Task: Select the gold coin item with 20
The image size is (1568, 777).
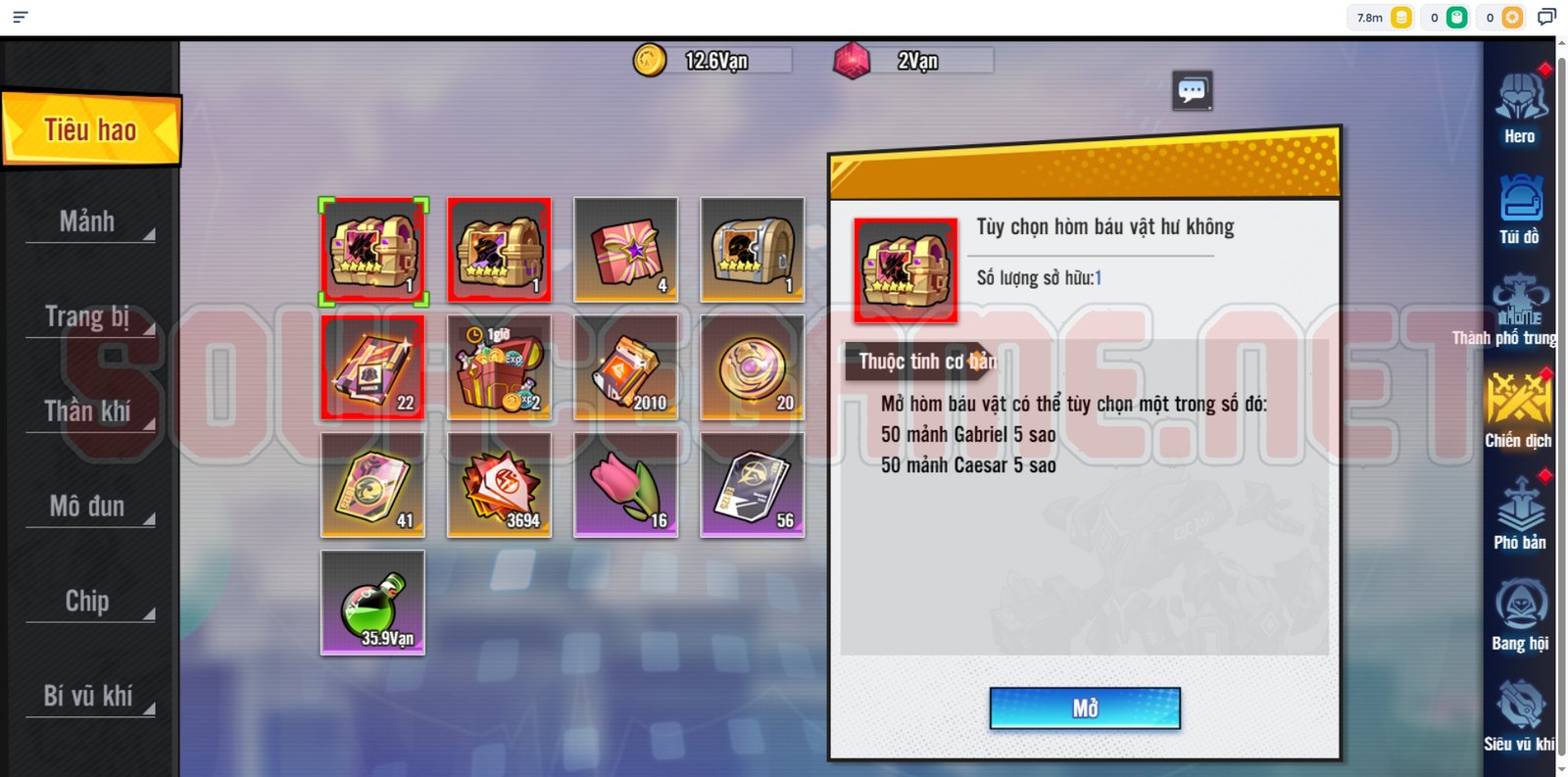Action: (752, 367)
